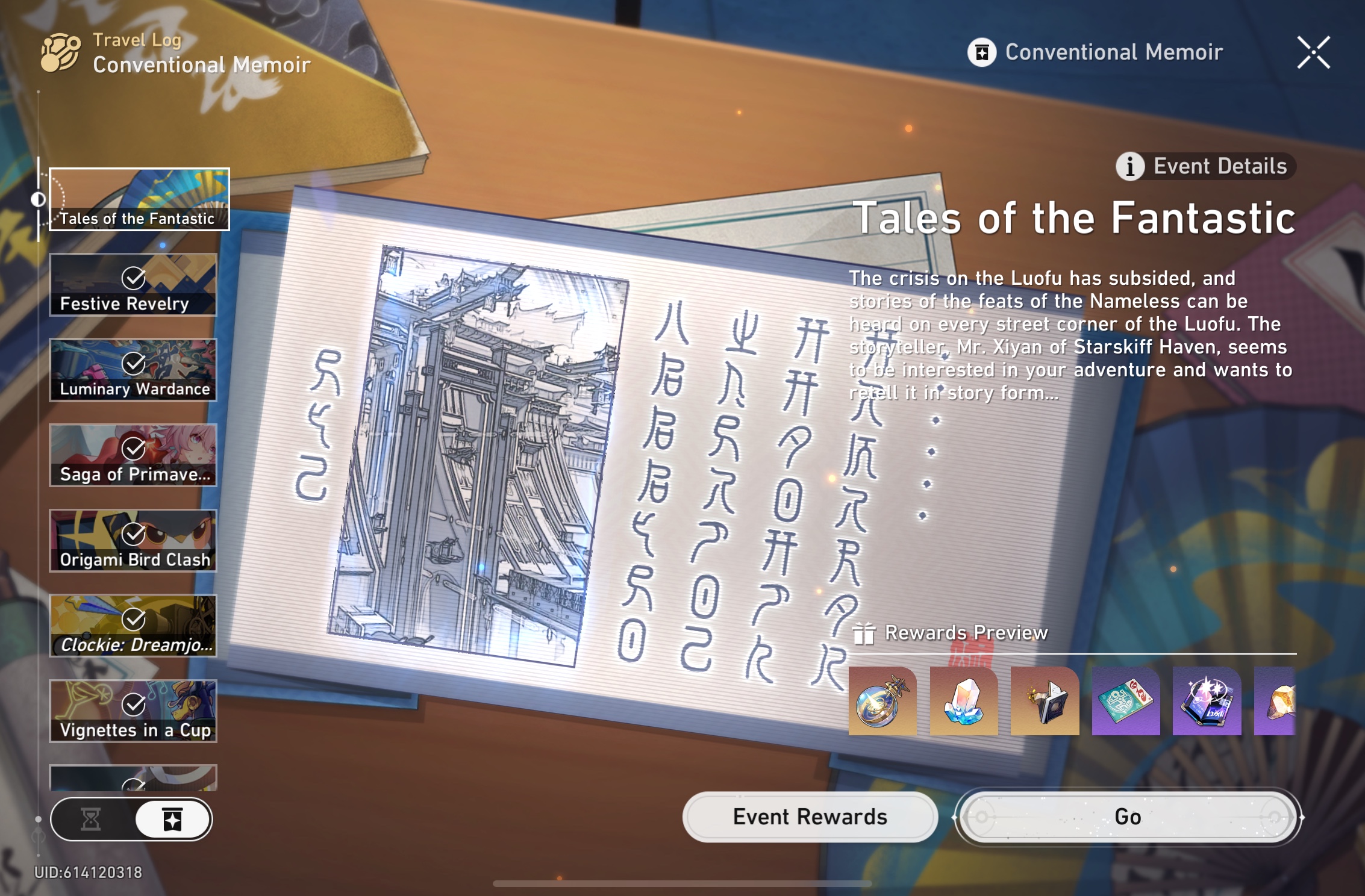1365x896 pixels.
Task: Select the crystal reward icon in Rewards Preview
Action: coord(963,702)
